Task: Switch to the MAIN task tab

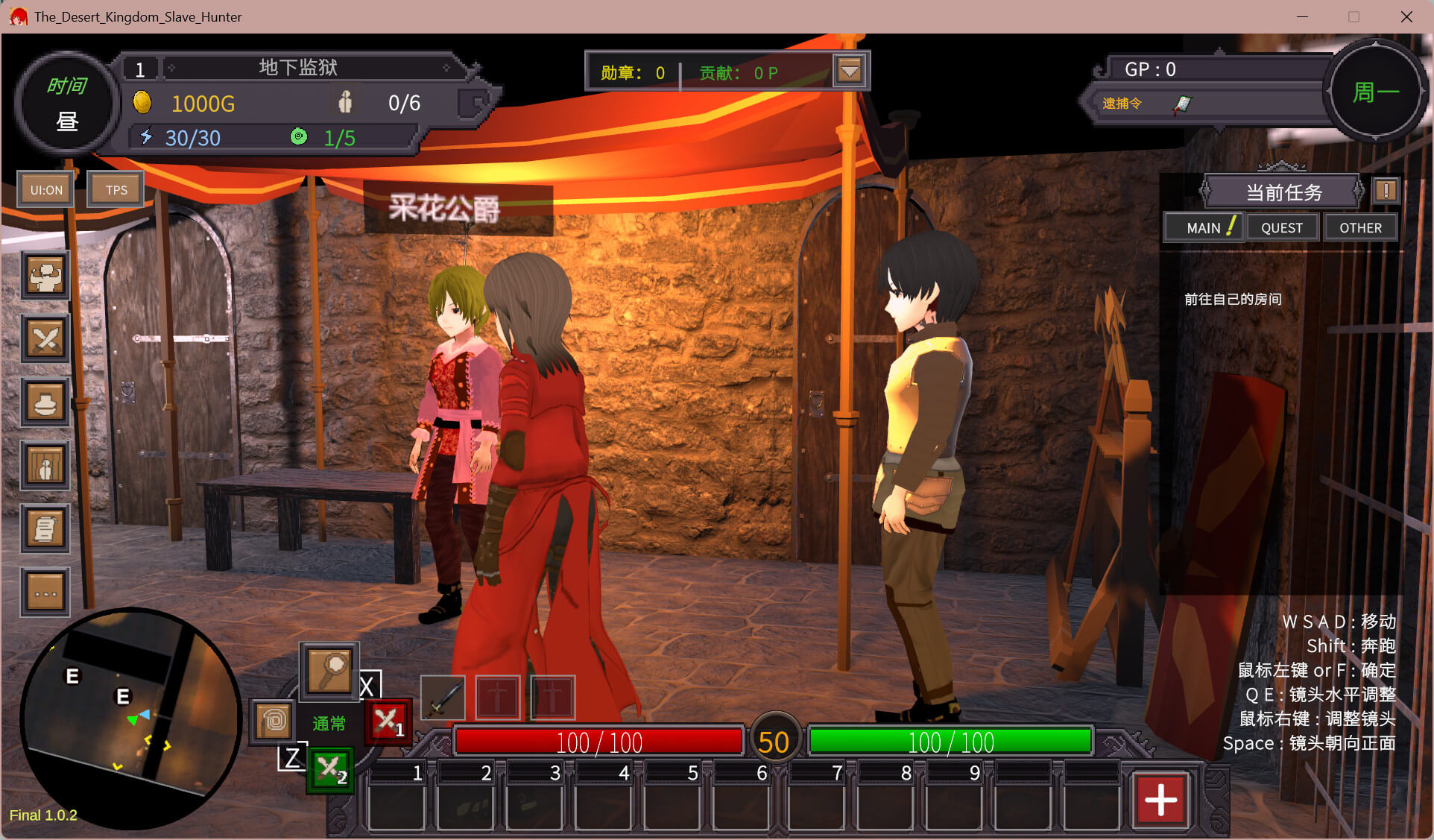Action: [1204, 227]
